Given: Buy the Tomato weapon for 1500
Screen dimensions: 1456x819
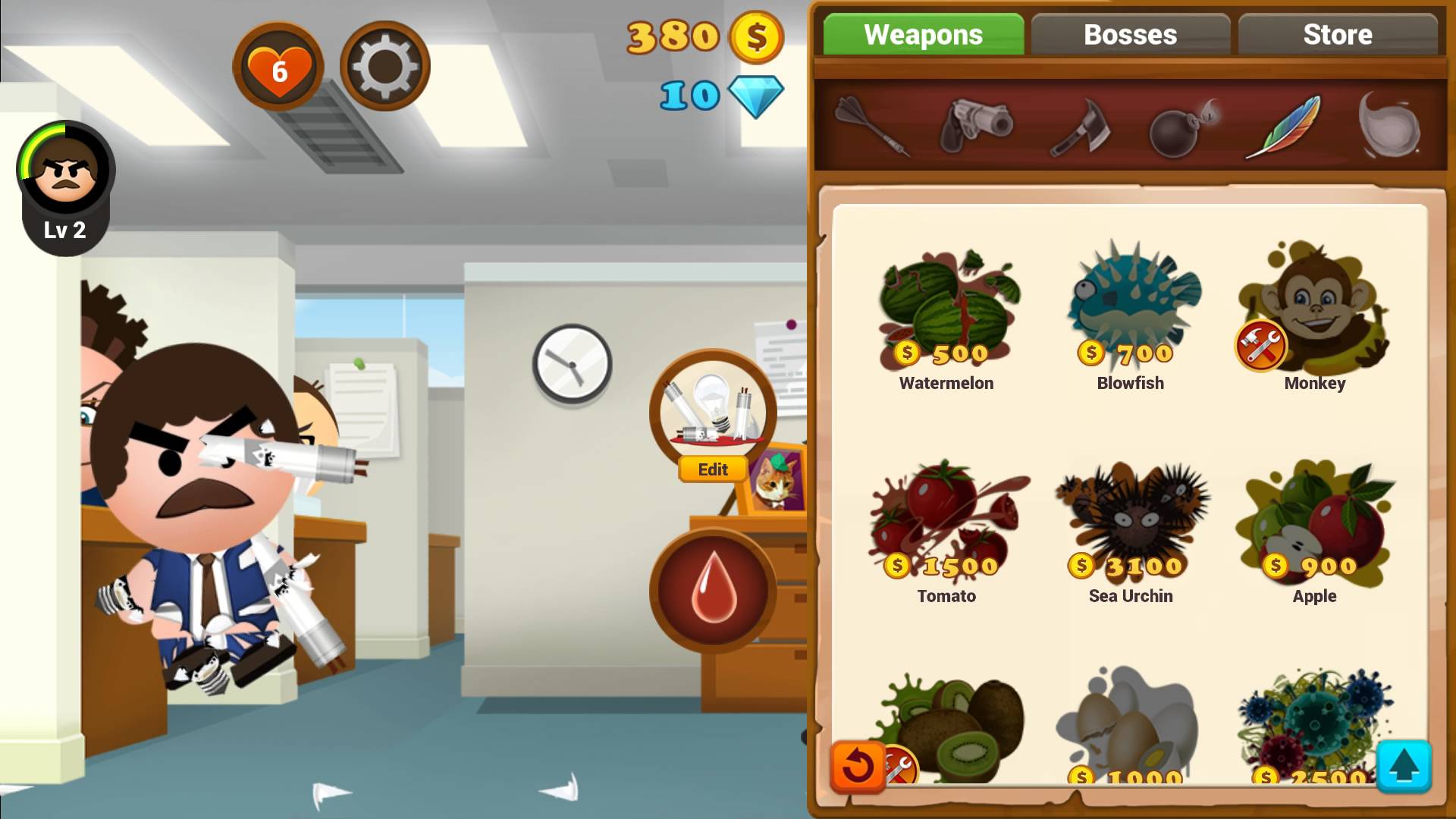Looking at the screenshot, I should click(x=946, y=531).
